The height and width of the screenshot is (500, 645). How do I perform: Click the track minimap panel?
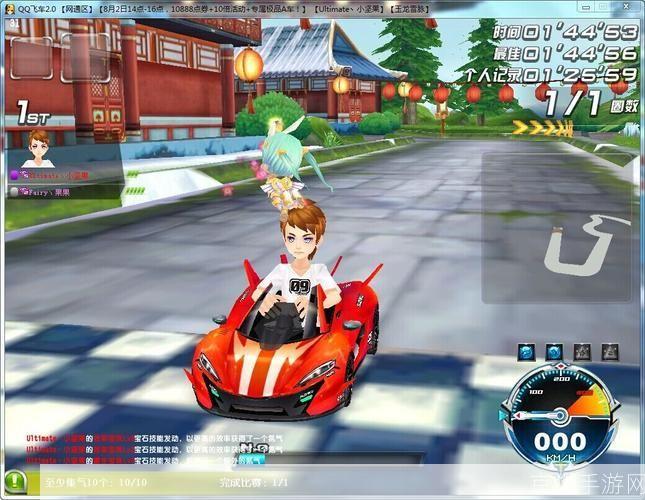(558, 228)
